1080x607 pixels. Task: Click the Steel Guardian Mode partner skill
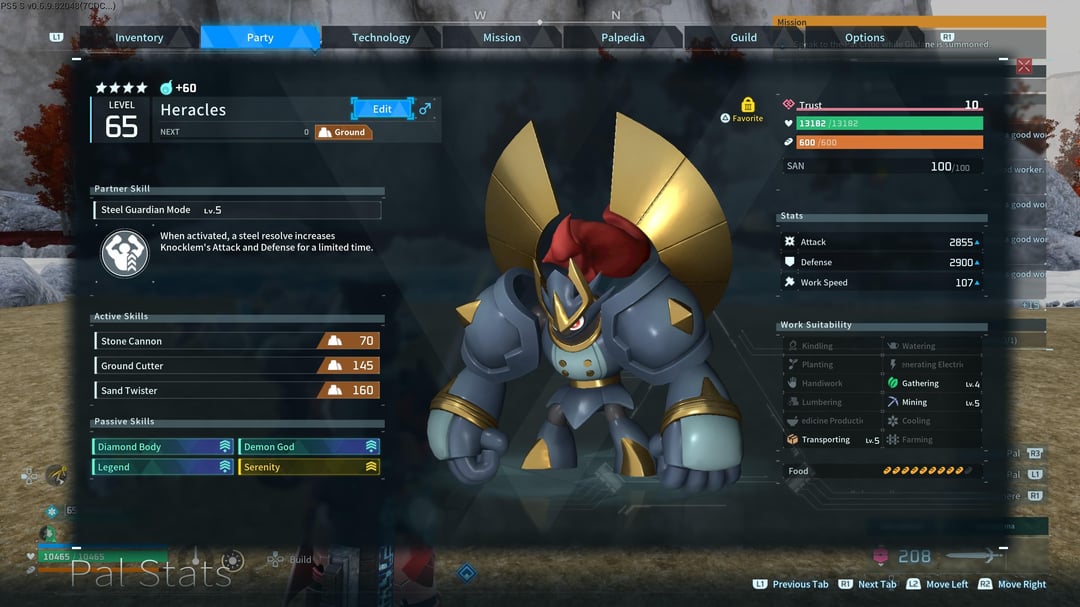click(x=237, y=210)
